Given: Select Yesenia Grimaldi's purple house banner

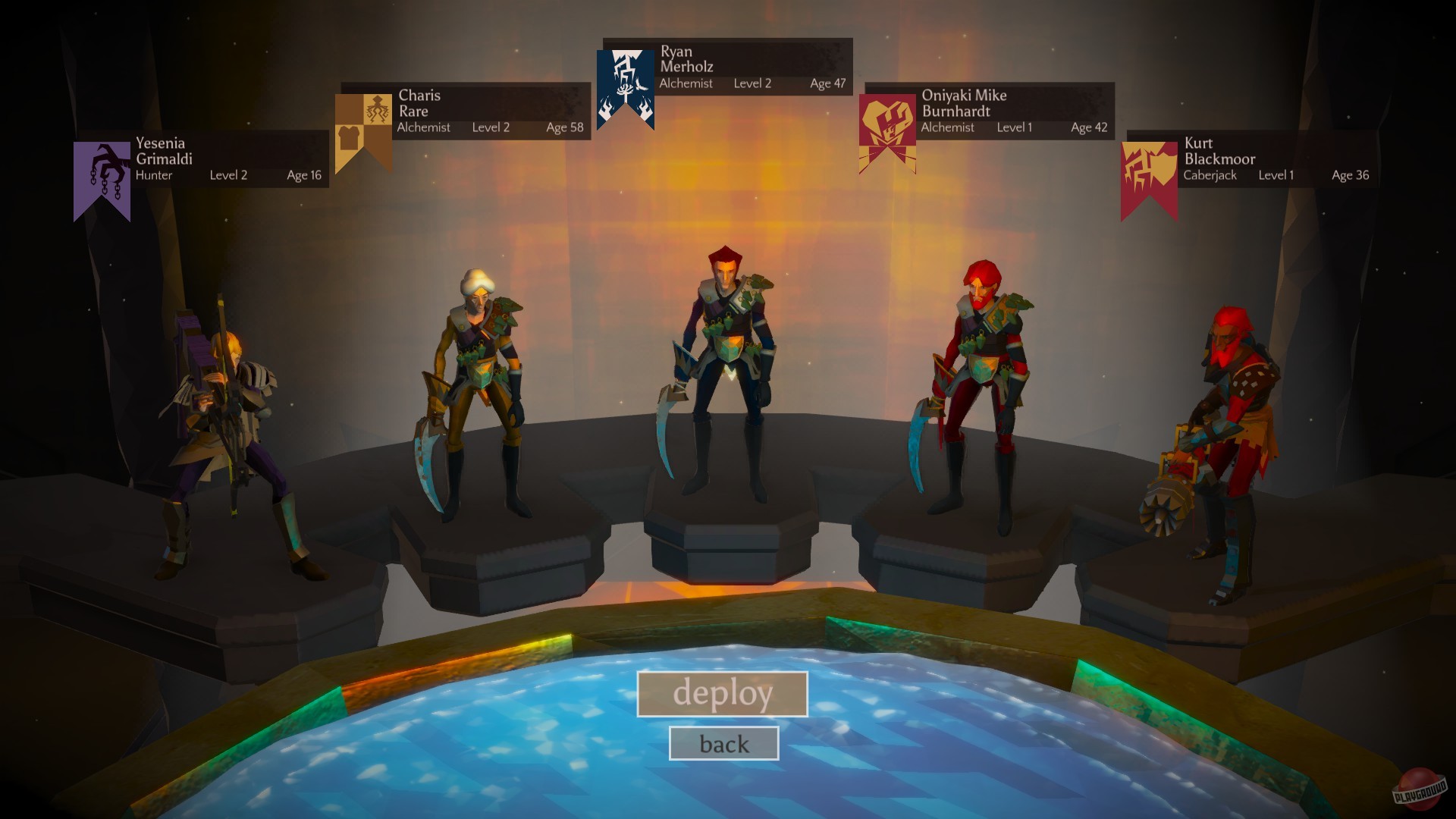Looking at the screenshot, I should coord(101,174).
